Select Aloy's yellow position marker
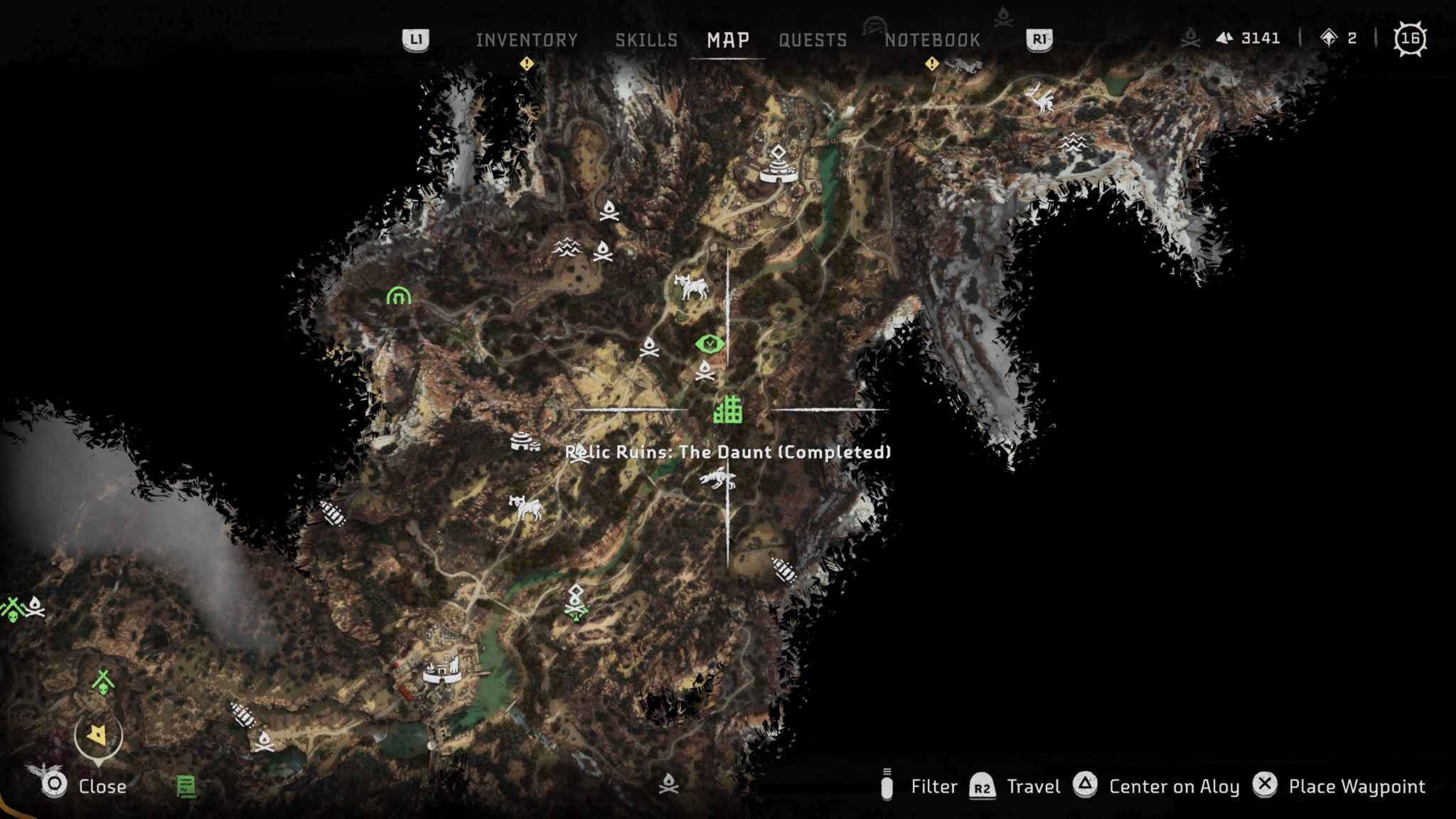 click(x=97, y=734)
